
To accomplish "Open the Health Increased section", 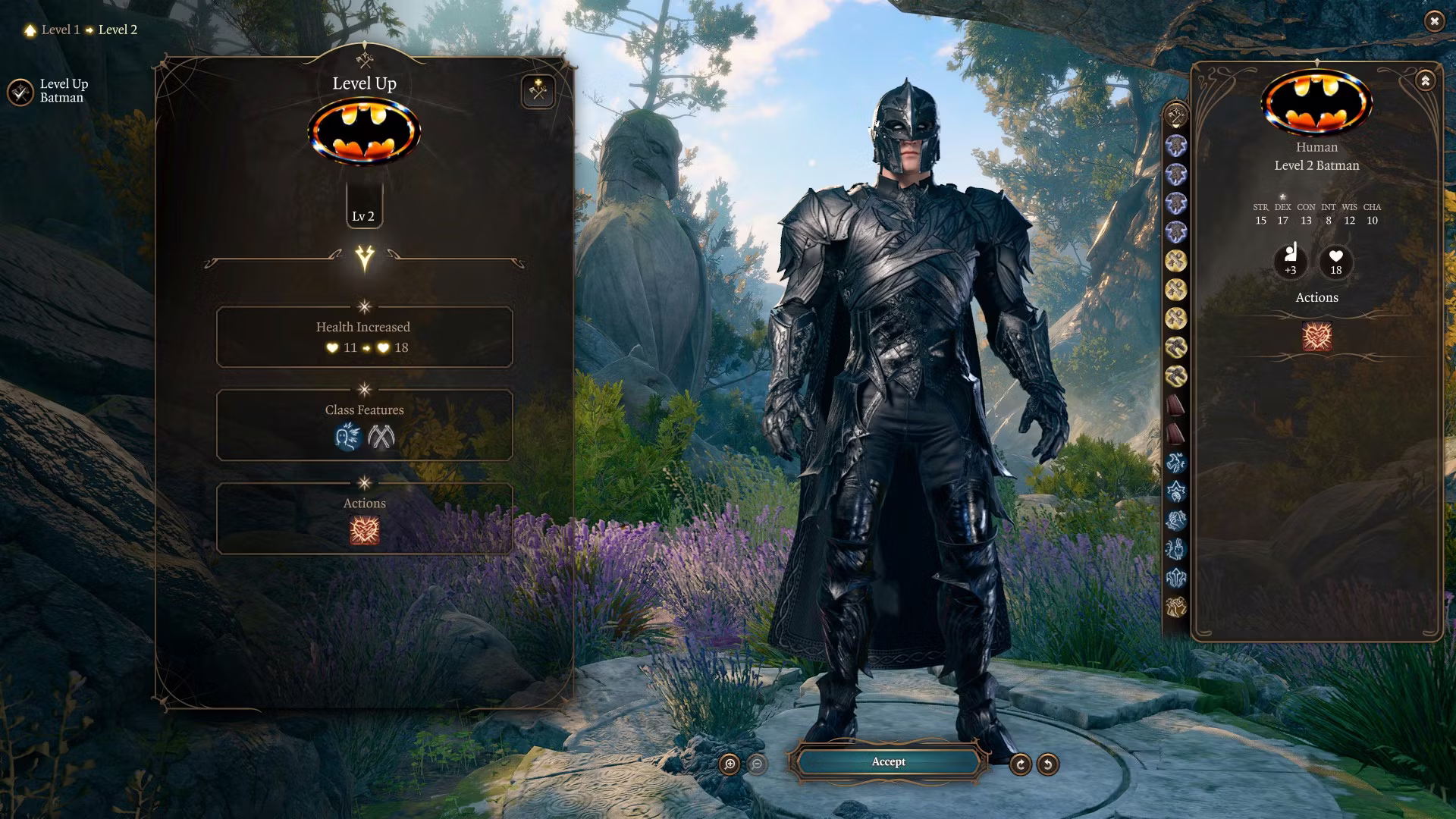I will coord(364,337).
